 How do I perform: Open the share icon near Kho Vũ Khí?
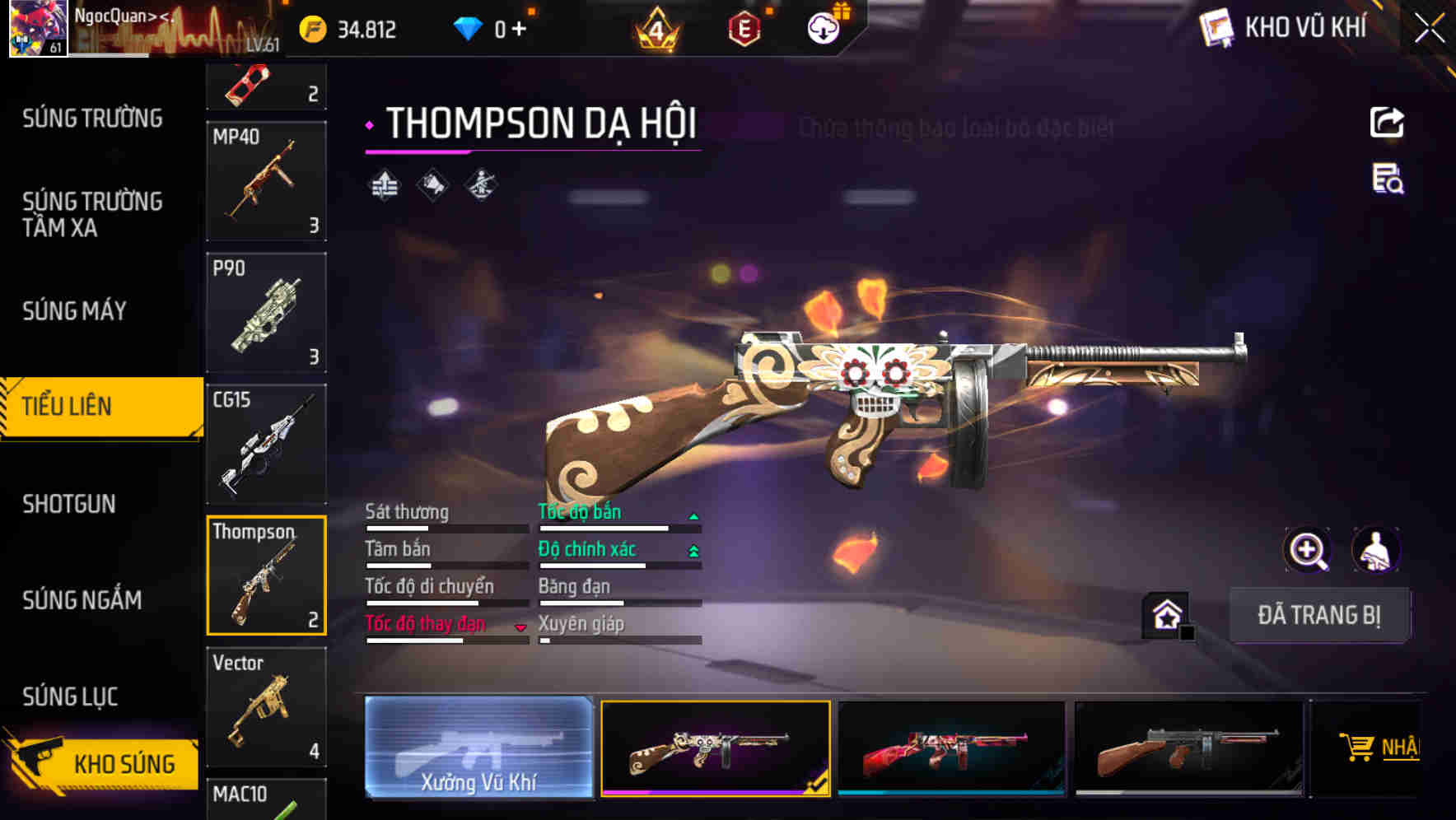coord(1388,122)
